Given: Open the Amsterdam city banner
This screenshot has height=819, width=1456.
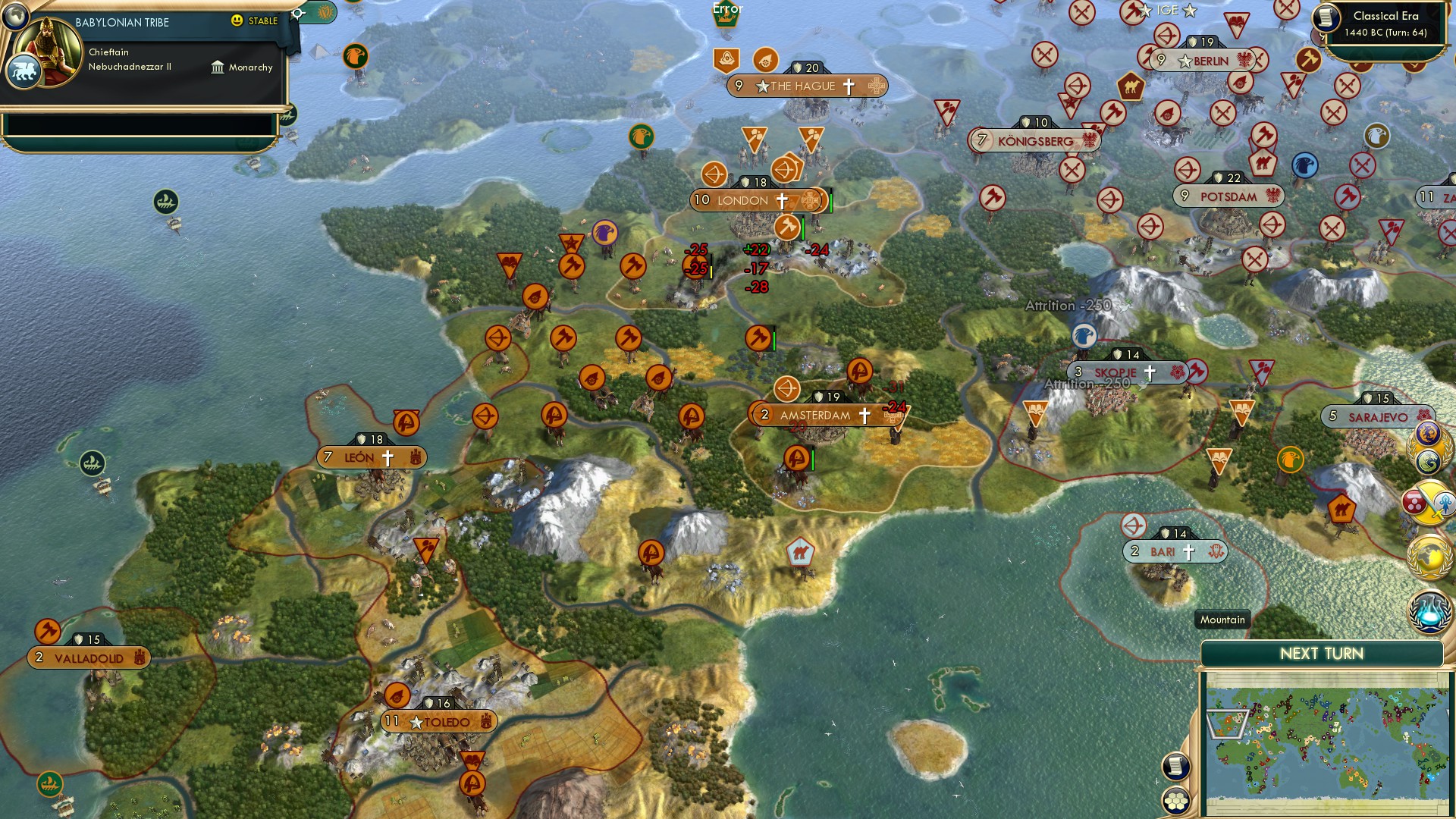Looking at the screenshot, I should point(815,415).
